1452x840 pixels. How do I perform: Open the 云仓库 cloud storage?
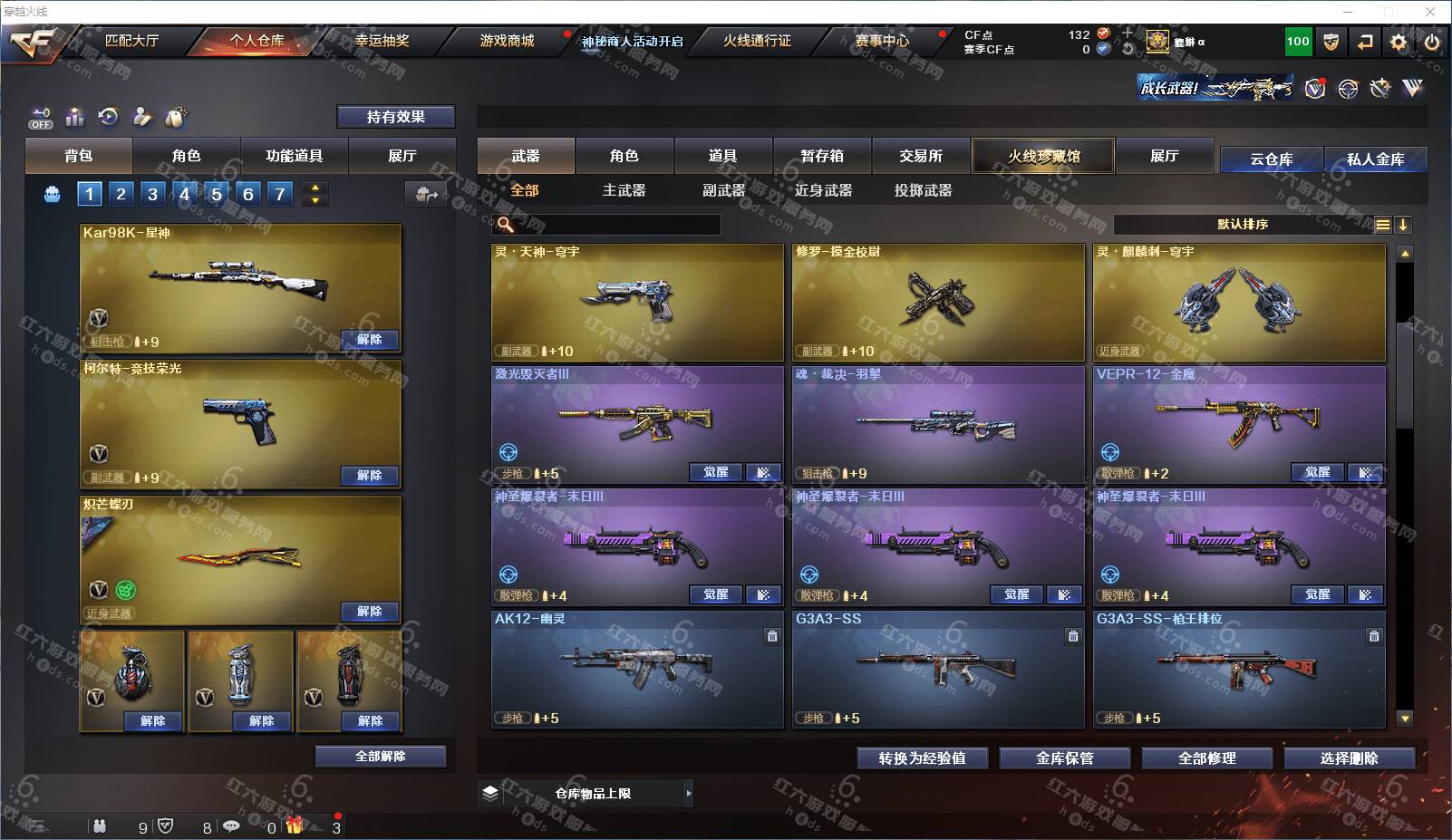point(1271,159)
